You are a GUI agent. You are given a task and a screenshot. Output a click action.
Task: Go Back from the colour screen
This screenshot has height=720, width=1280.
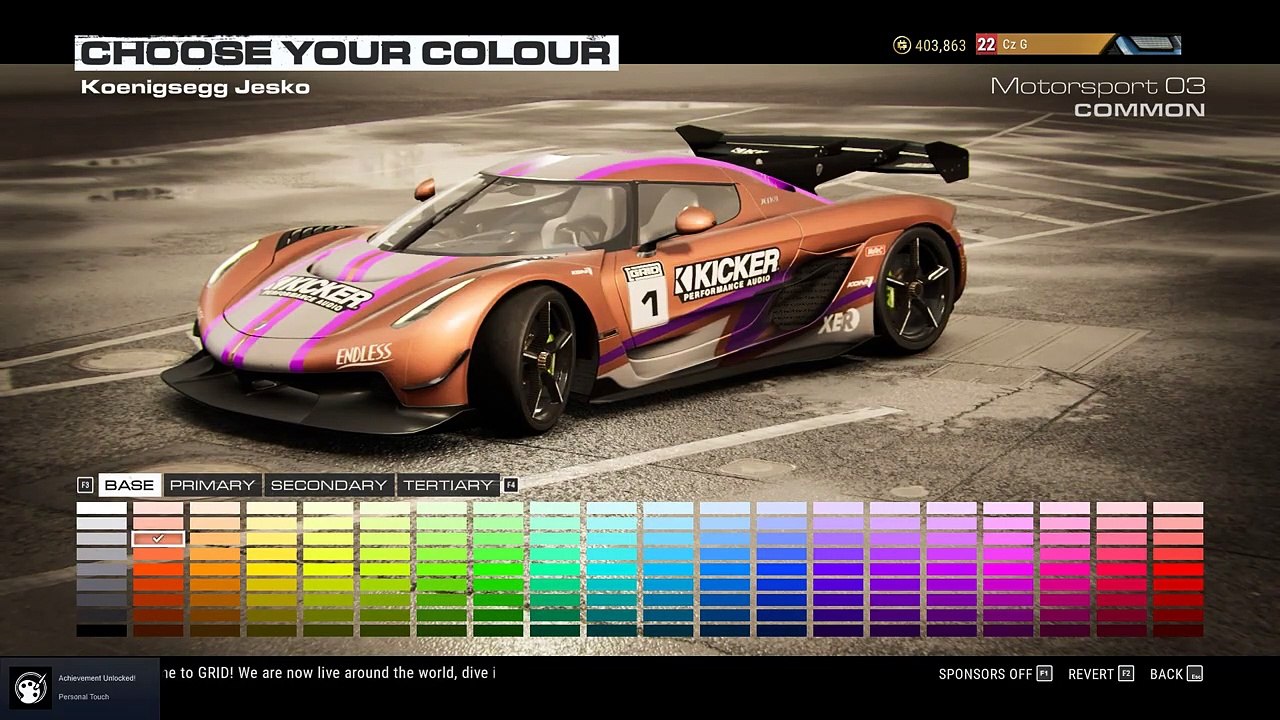(x=1175, y=674)
